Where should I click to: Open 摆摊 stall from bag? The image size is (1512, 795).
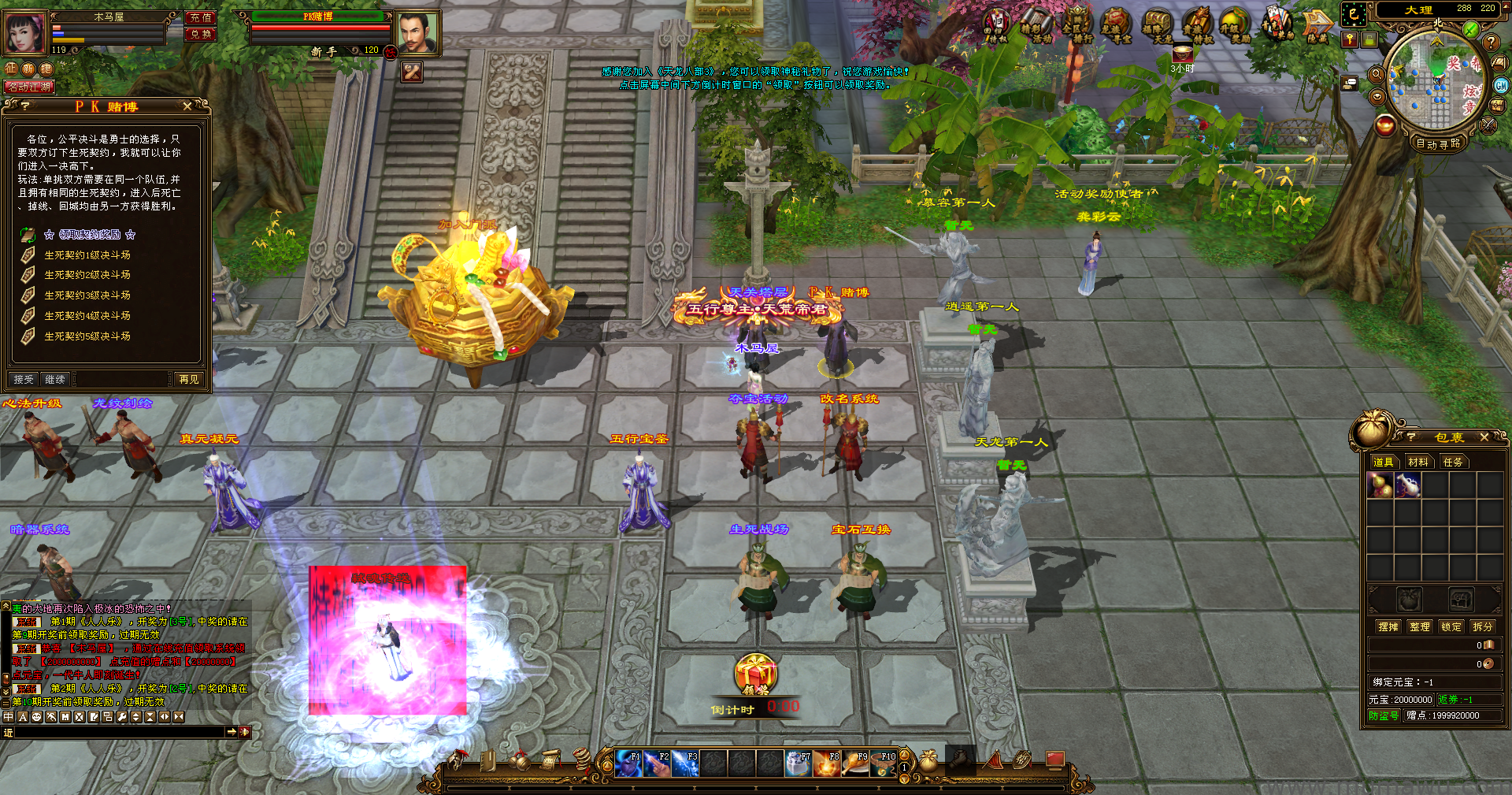[x=1388, y=627]
